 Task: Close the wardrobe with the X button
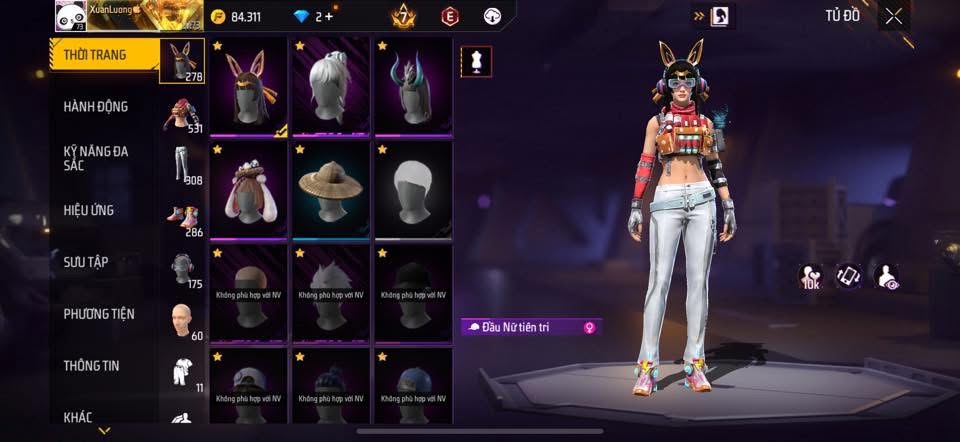(894, 16)
